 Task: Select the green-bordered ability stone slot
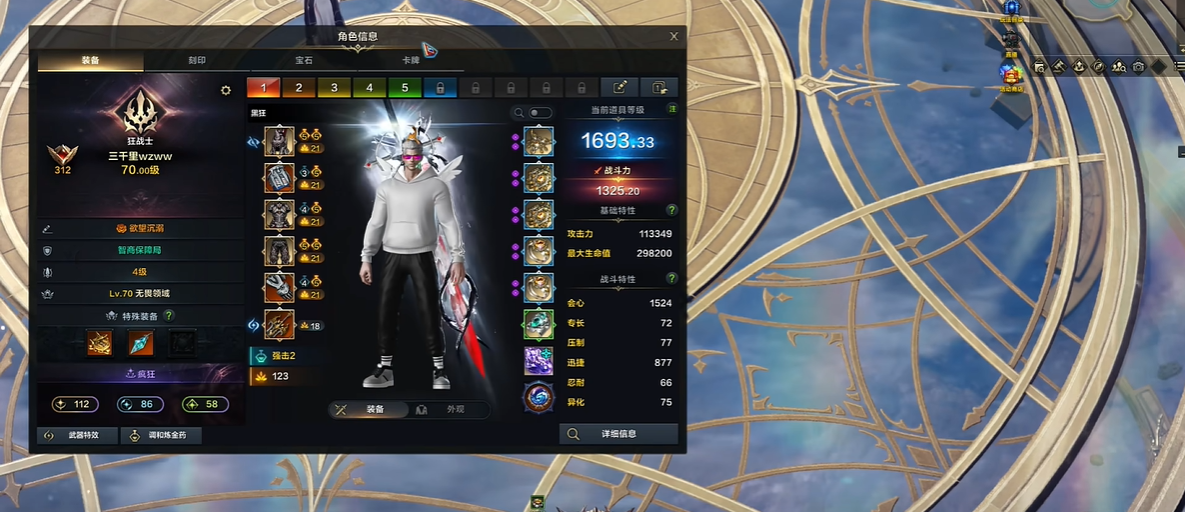(x=538, y=324)
